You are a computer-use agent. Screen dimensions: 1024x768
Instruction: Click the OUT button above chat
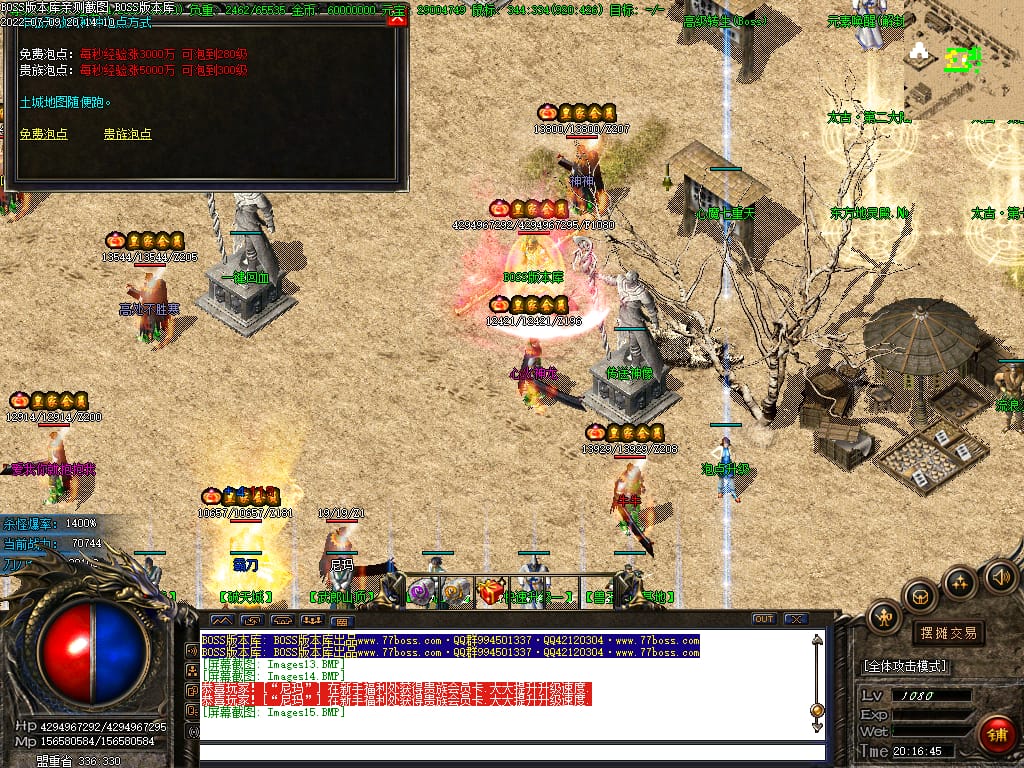[764, 619]
